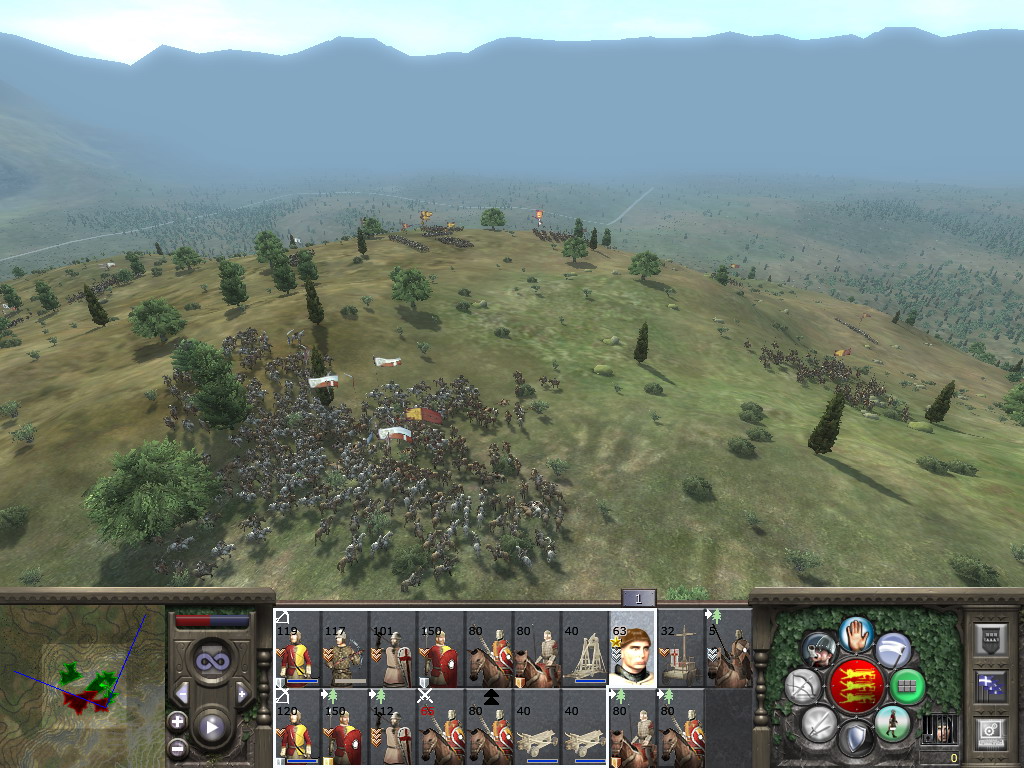Toggle guard mode shield button
This screenshot has height=768, width=1024.
855,741
